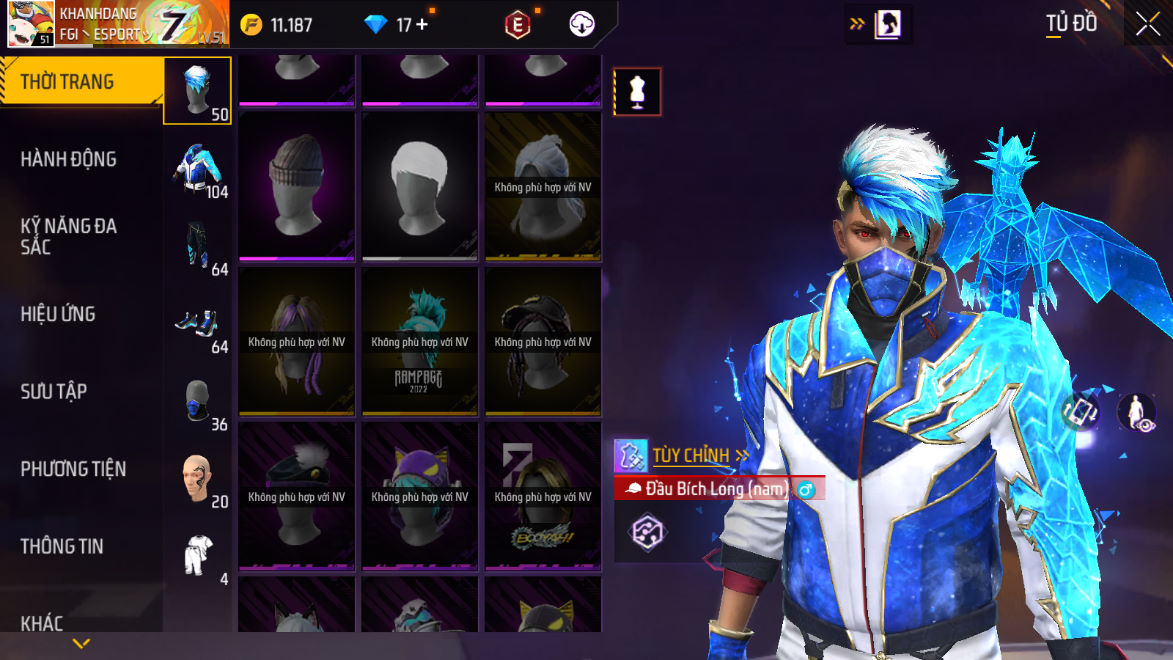Choose the PHƯƠNG TIỆN category
Screen dimensions: 1173x660
point(73,469)
